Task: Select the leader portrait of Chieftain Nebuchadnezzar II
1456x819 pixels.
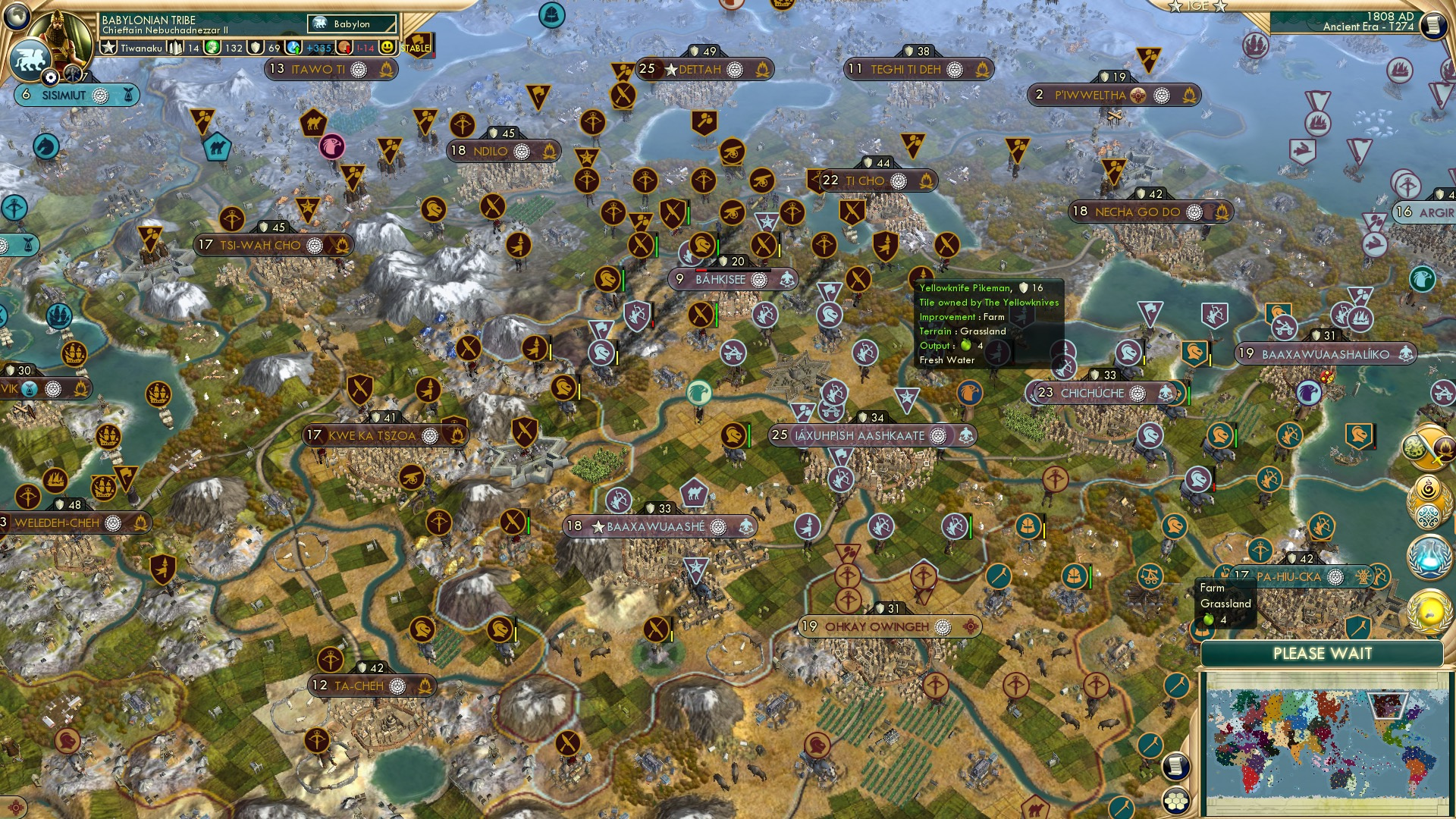Action: [61, 31]
